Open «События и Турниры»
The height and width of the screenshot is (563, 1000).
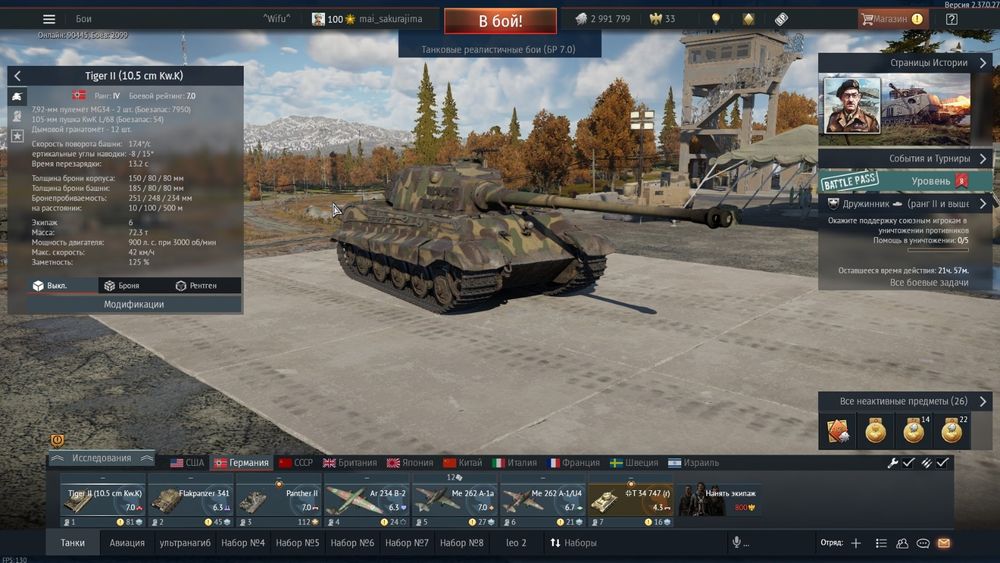click(906, 159)
